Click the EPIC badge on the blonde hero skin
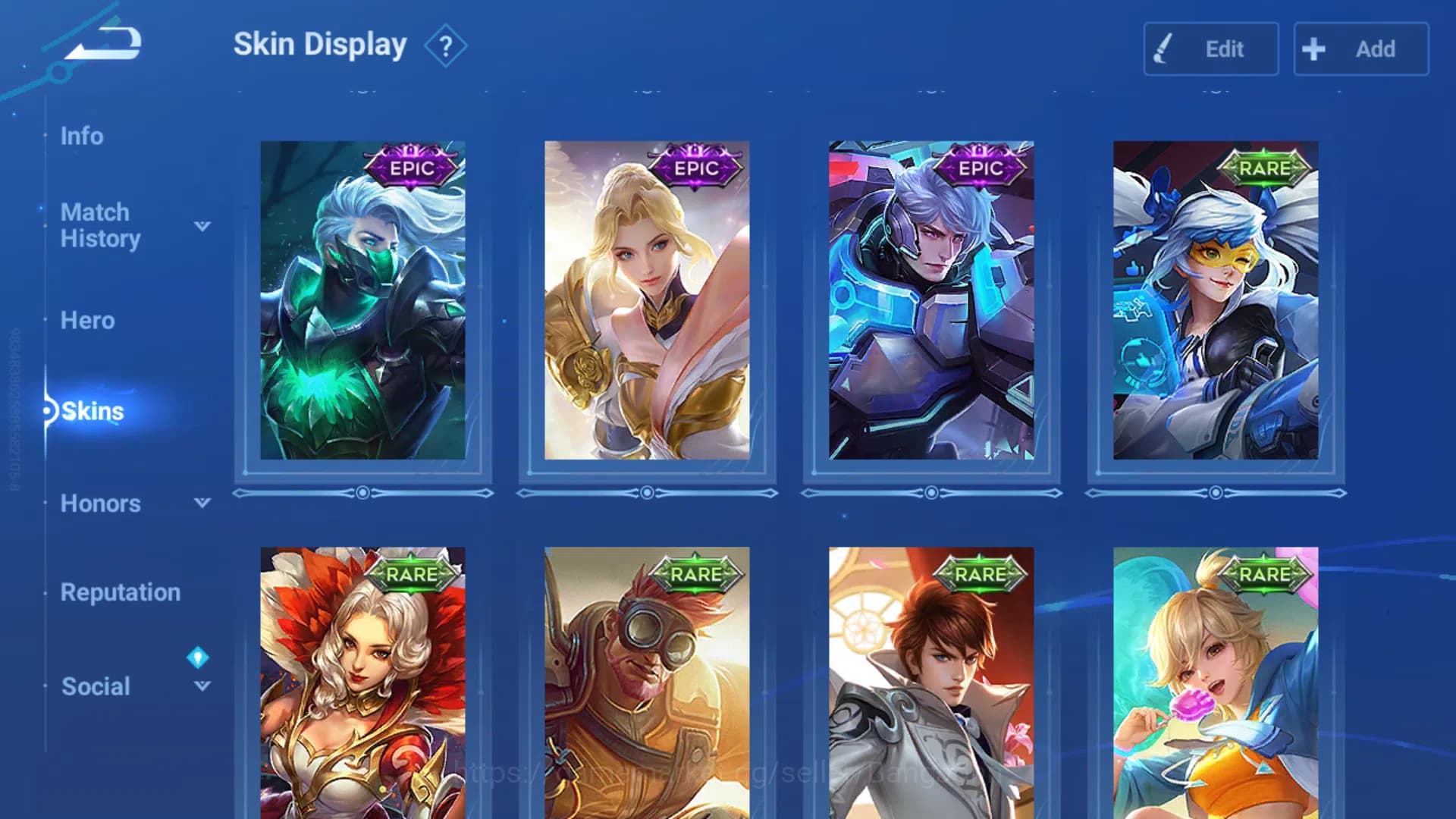The height and width of the screenshot is (819, 1456). [x=695, y=169]
